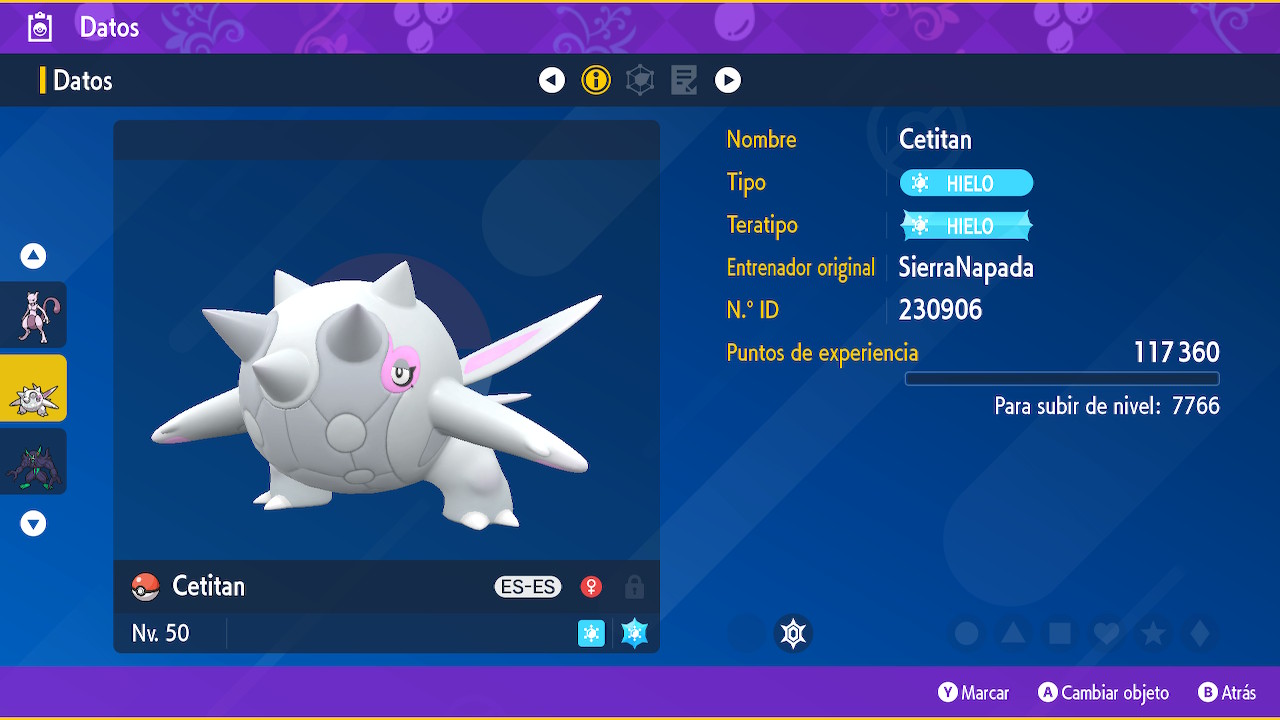Click the female gender symbol

click(x=591, y=587)
